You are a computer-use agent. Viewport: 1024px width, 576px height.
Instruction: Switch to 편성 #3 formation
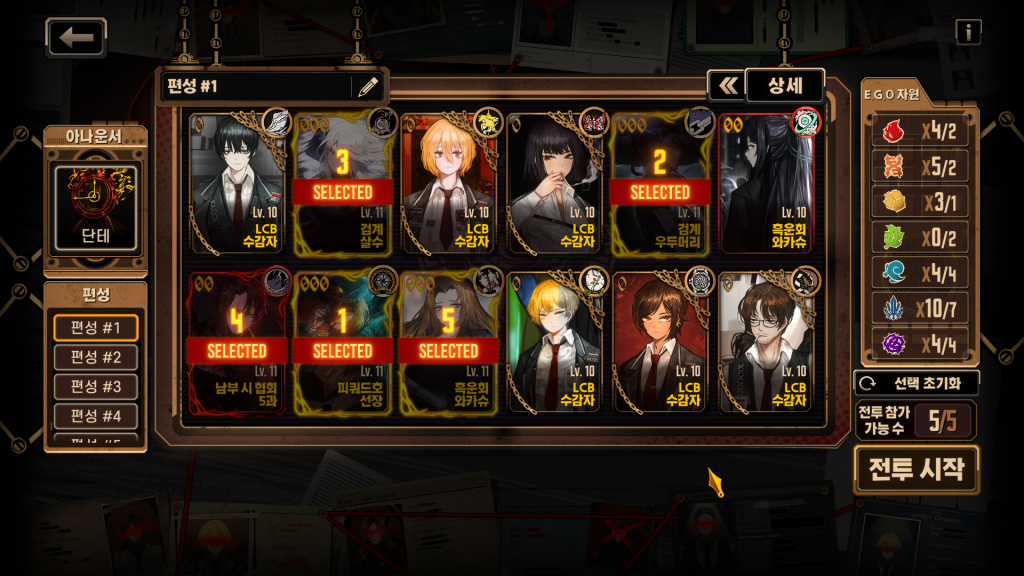tap(96, 386)
